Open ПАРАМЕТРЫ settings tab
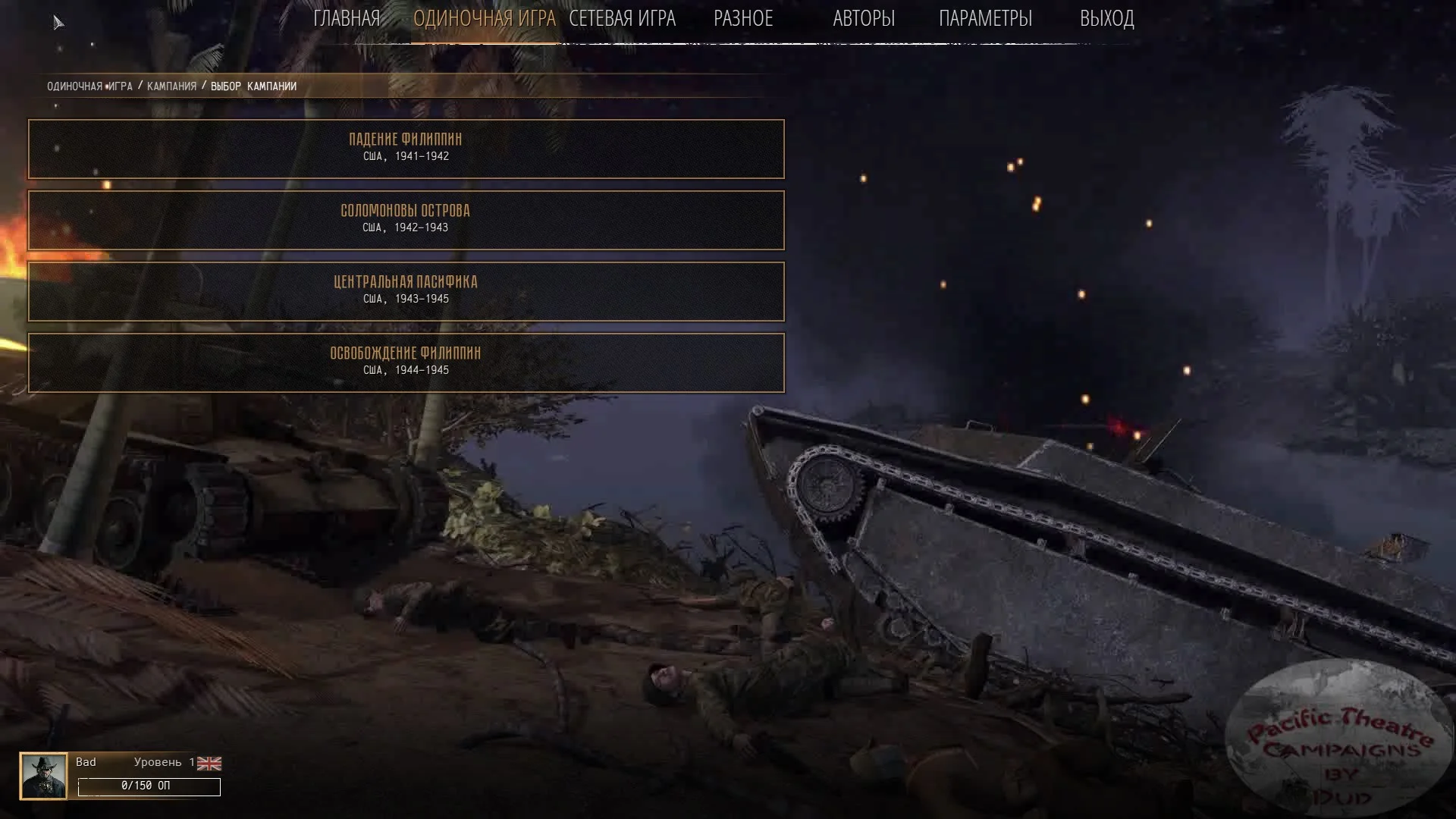This screenshot has width=1456, height=819. [985, 18]
